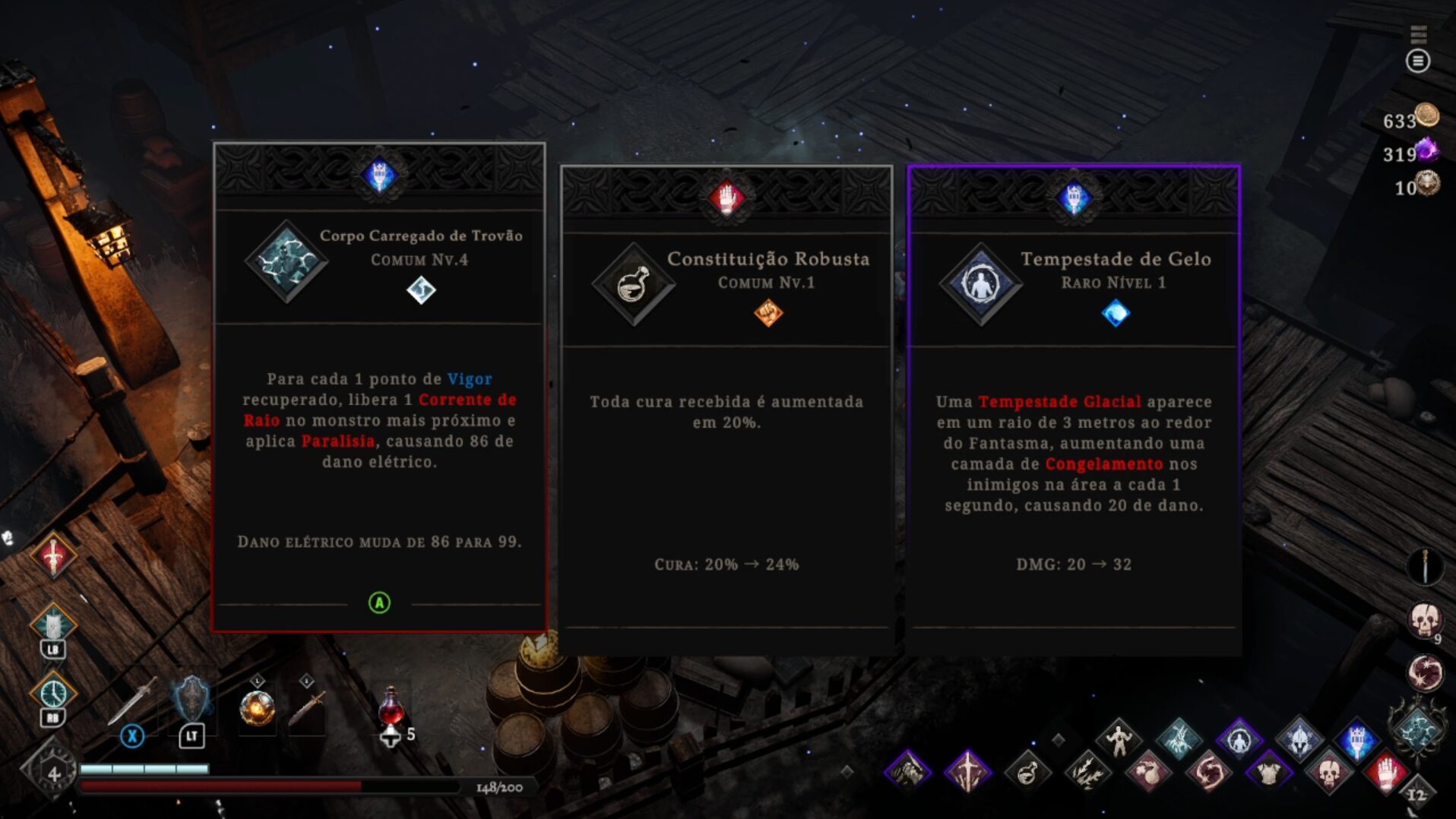
Task: Activate the teal banner ability icon
Action: click(53, 625)
